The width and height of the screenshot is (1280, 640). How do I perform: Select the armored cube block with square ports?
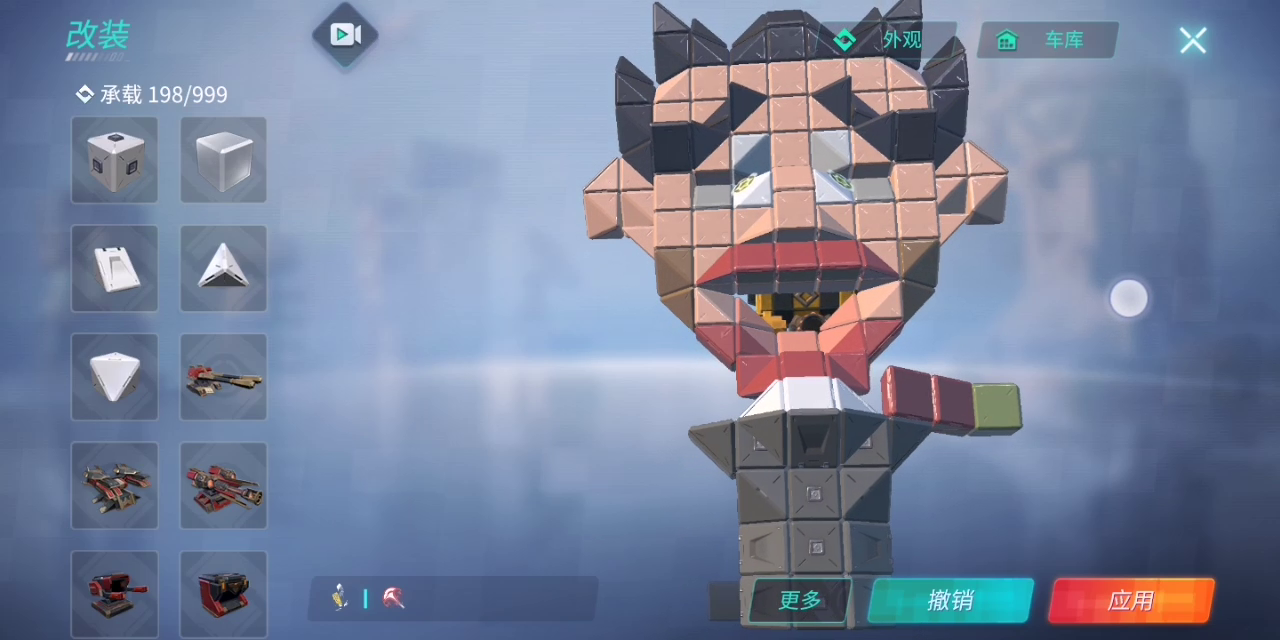tap(114, 160)
